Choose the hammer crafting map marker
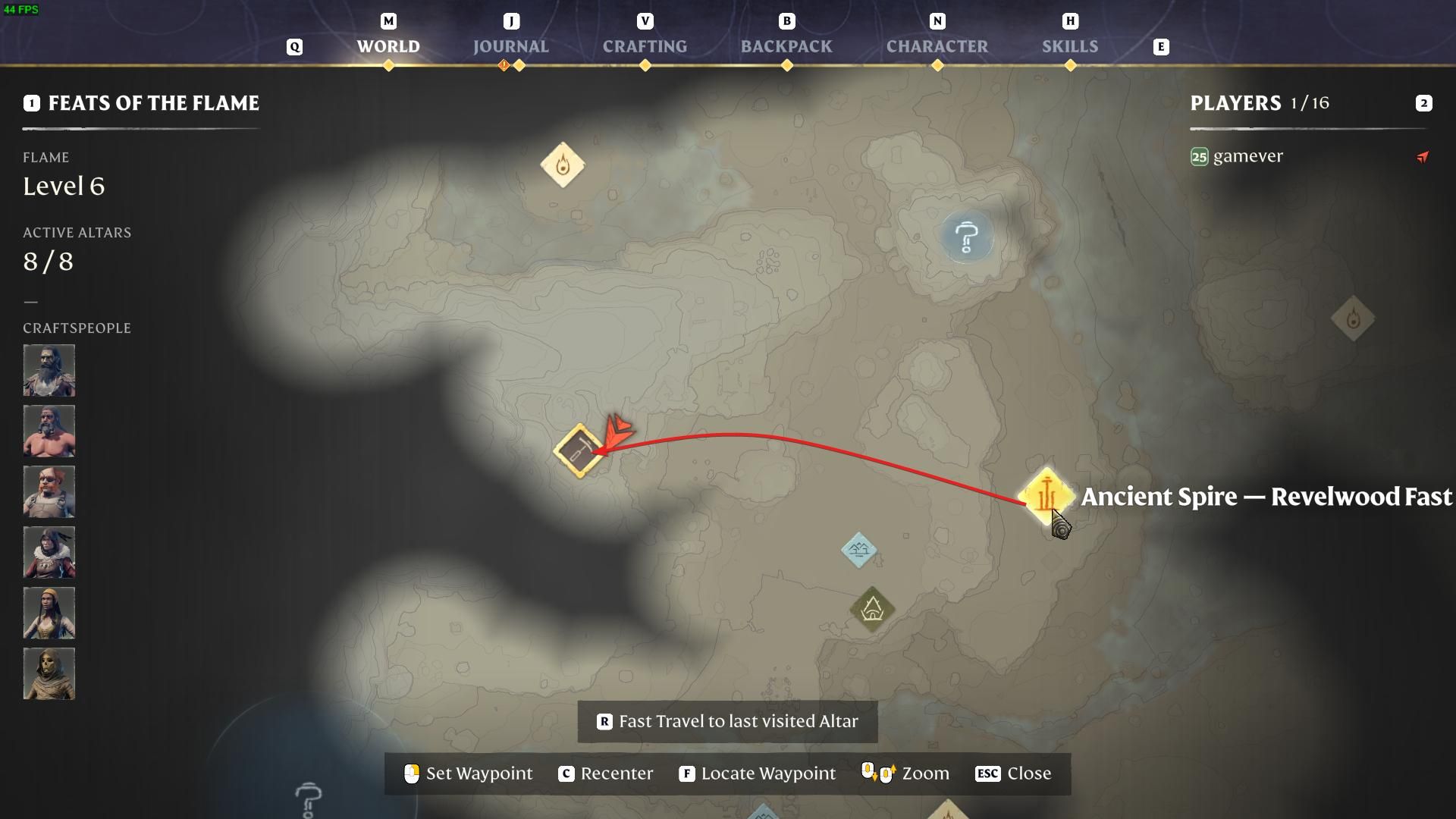This screenshot has width=1456, height=819. coord(579,450)
